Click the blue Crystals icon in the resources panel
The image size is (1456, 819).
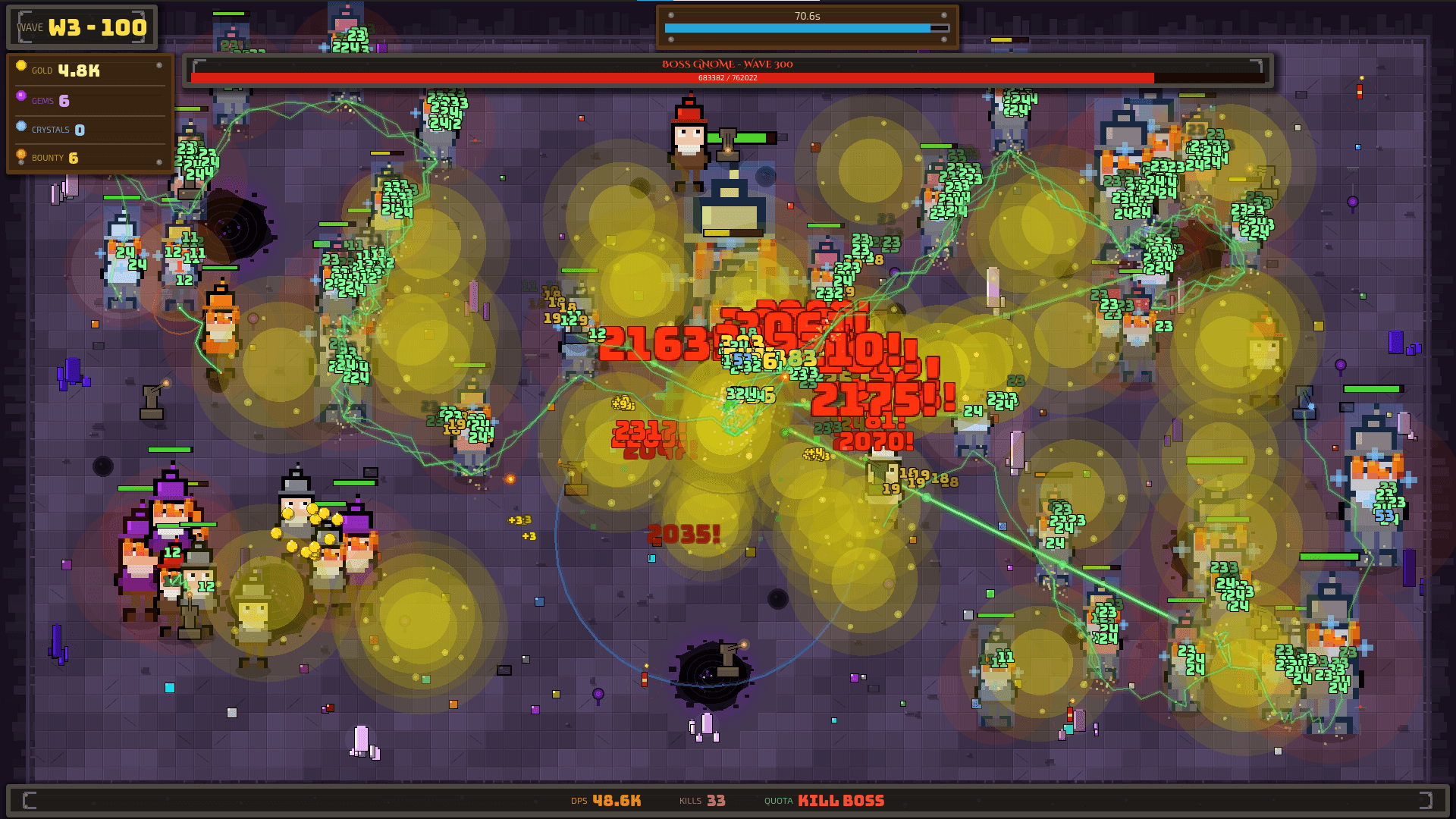(20, 126)
